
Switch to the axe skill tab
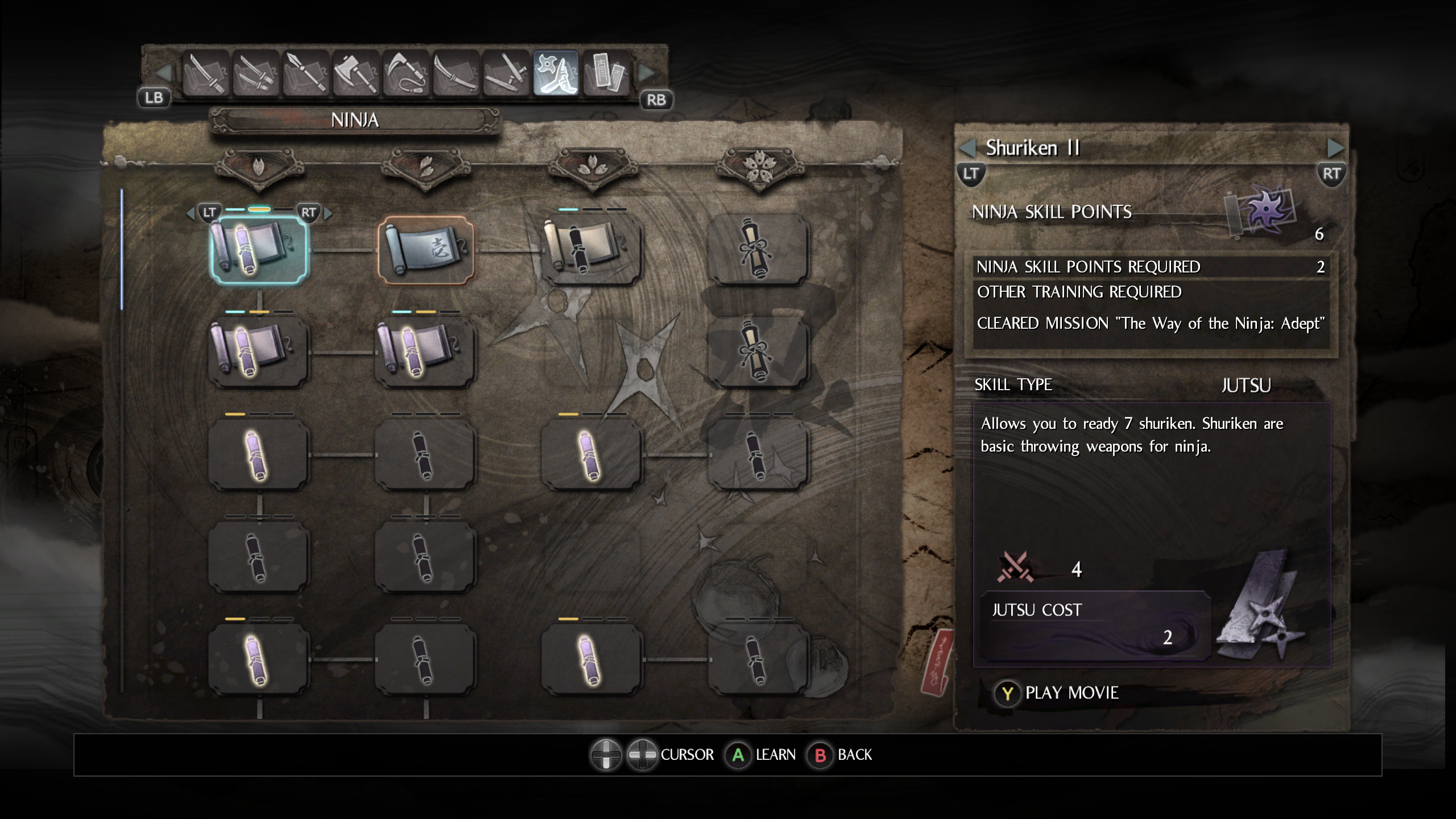356,73
